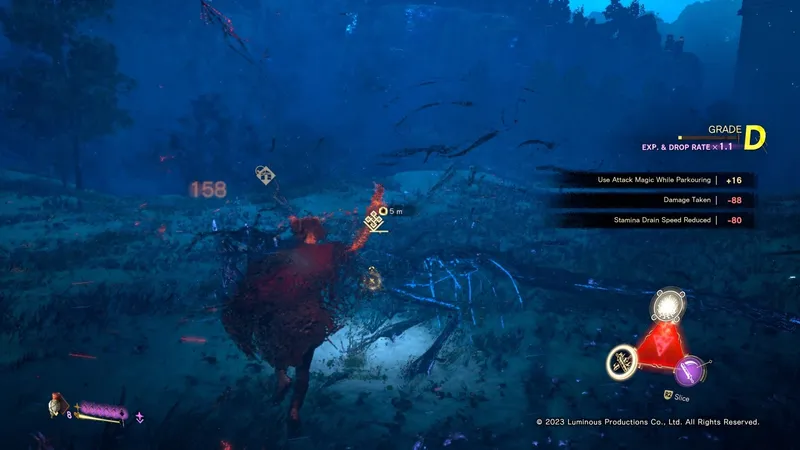Click the 5 m objective waypoint marker
The height and width of the screenshot is (450, 800).
pyautogui.click(x=374, y=218)
